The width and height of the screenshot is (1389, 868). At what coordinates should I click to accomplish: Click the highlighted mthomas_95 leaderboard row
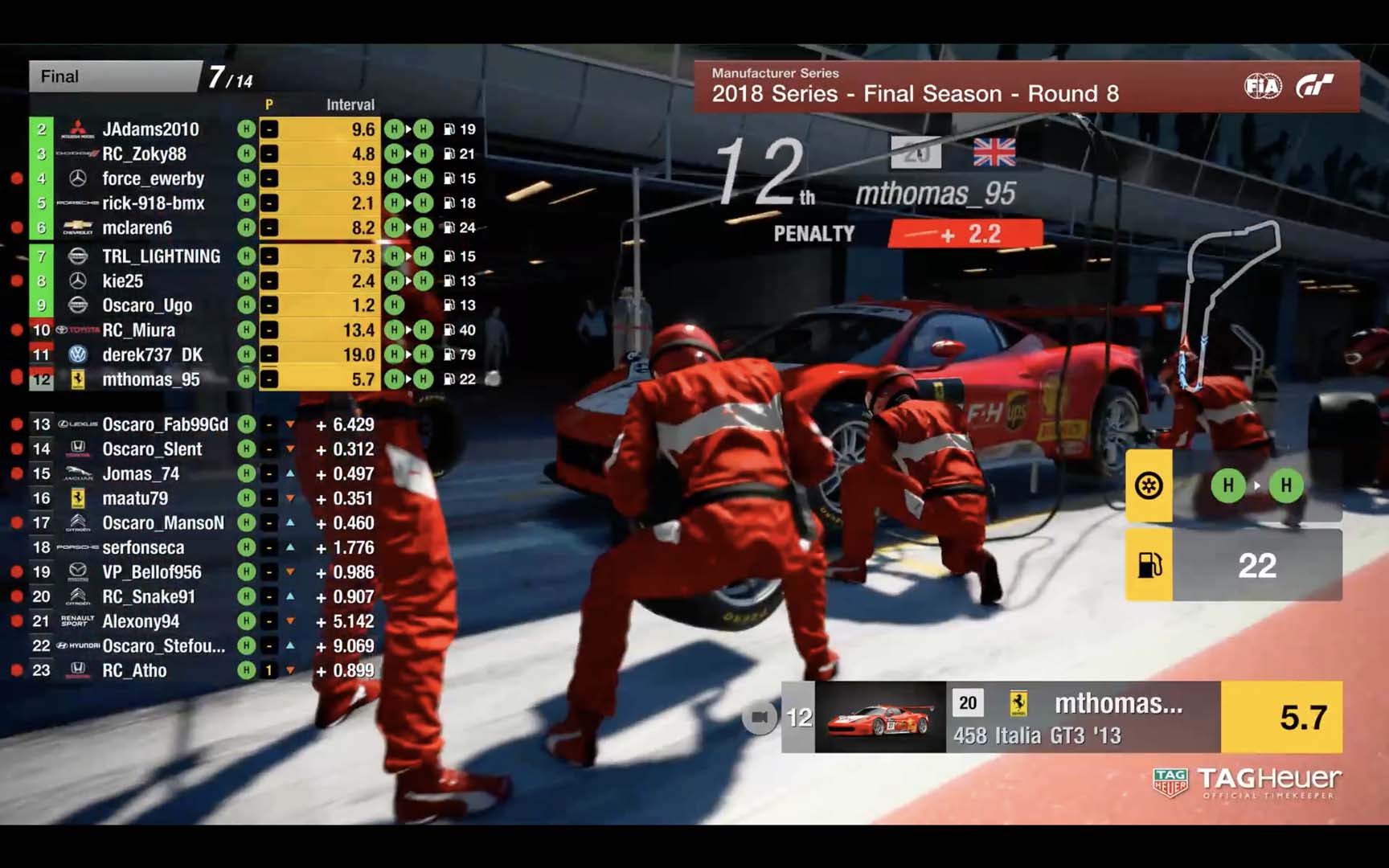pos(151,379)
